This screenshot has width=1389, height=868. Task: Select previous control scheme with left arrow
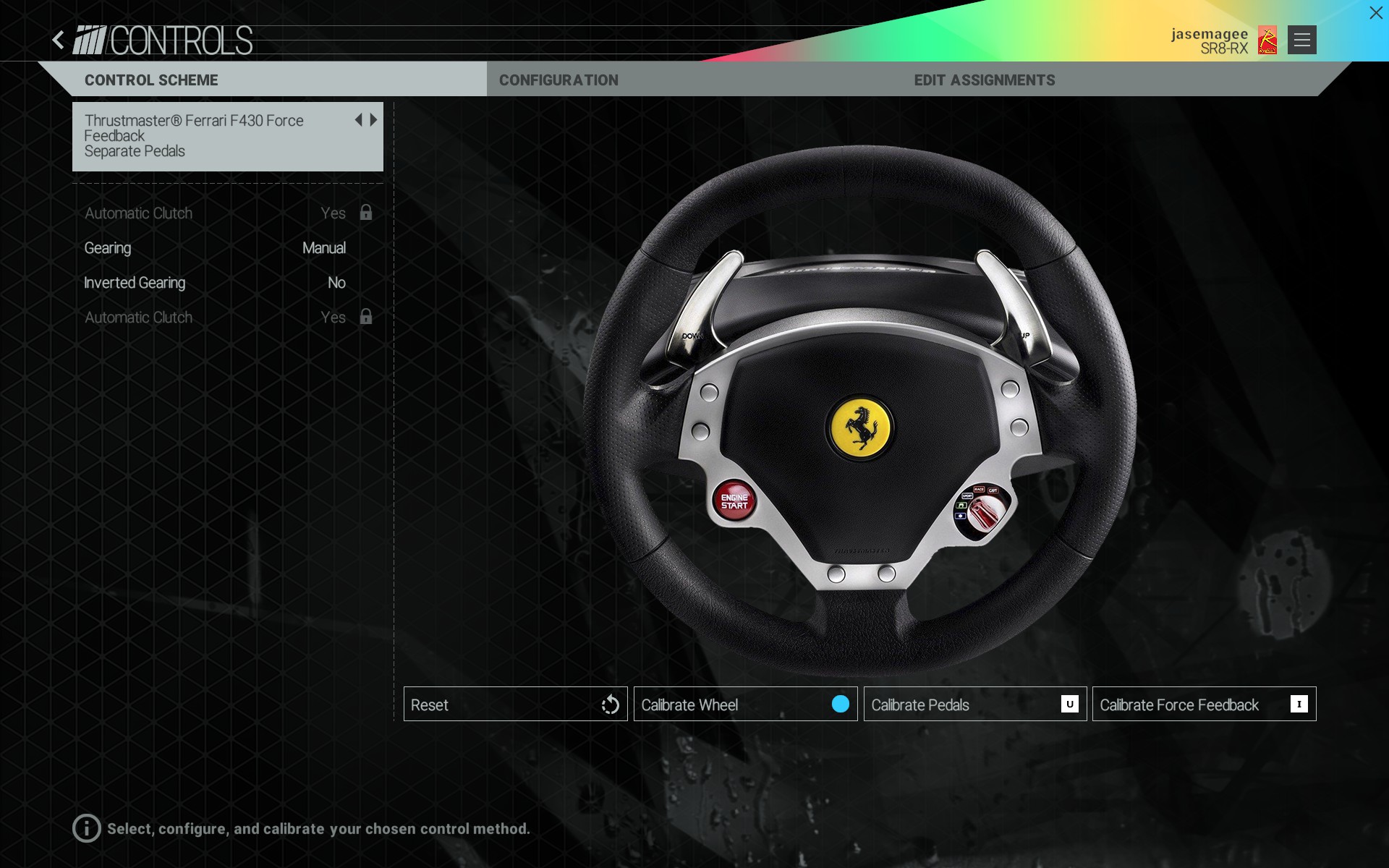tap(358, 120)
